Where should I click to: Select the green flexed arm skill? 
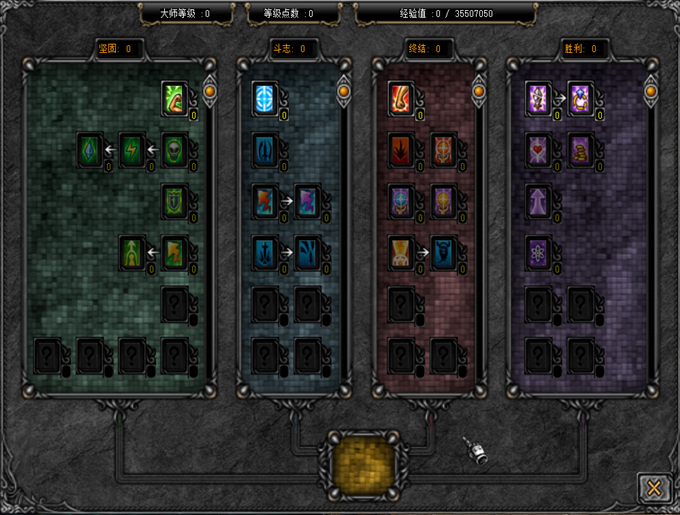175,98
